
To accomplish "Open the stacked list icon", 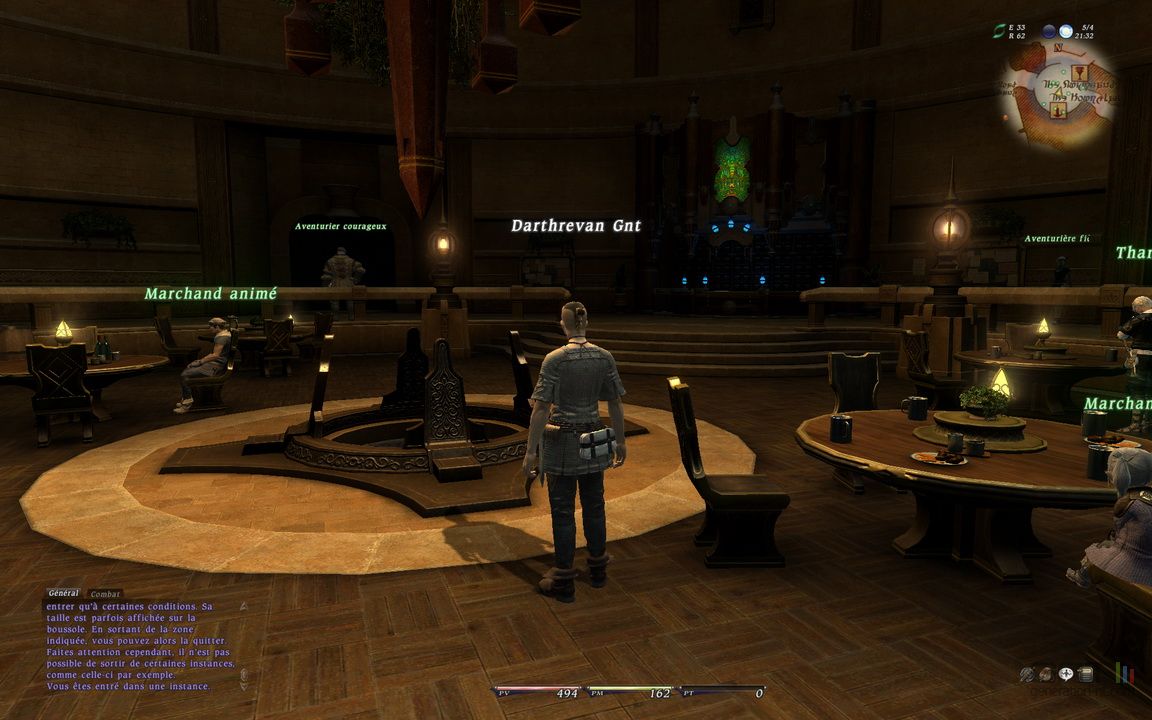I will pos(1086,674).
